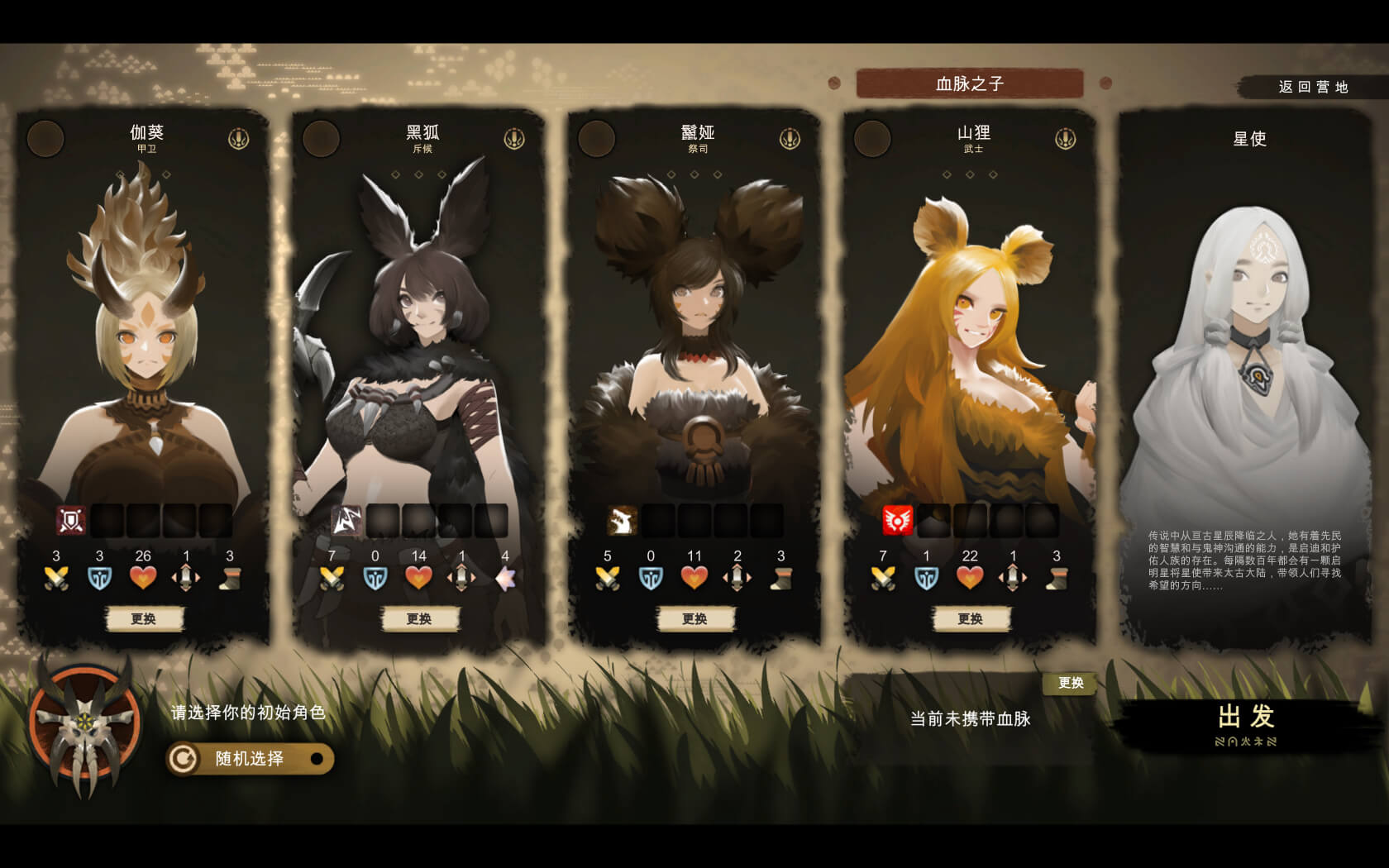Inspect 山狸's red winged skill icon
Viewport: 1389px width, 868px height.
[897, 520]
